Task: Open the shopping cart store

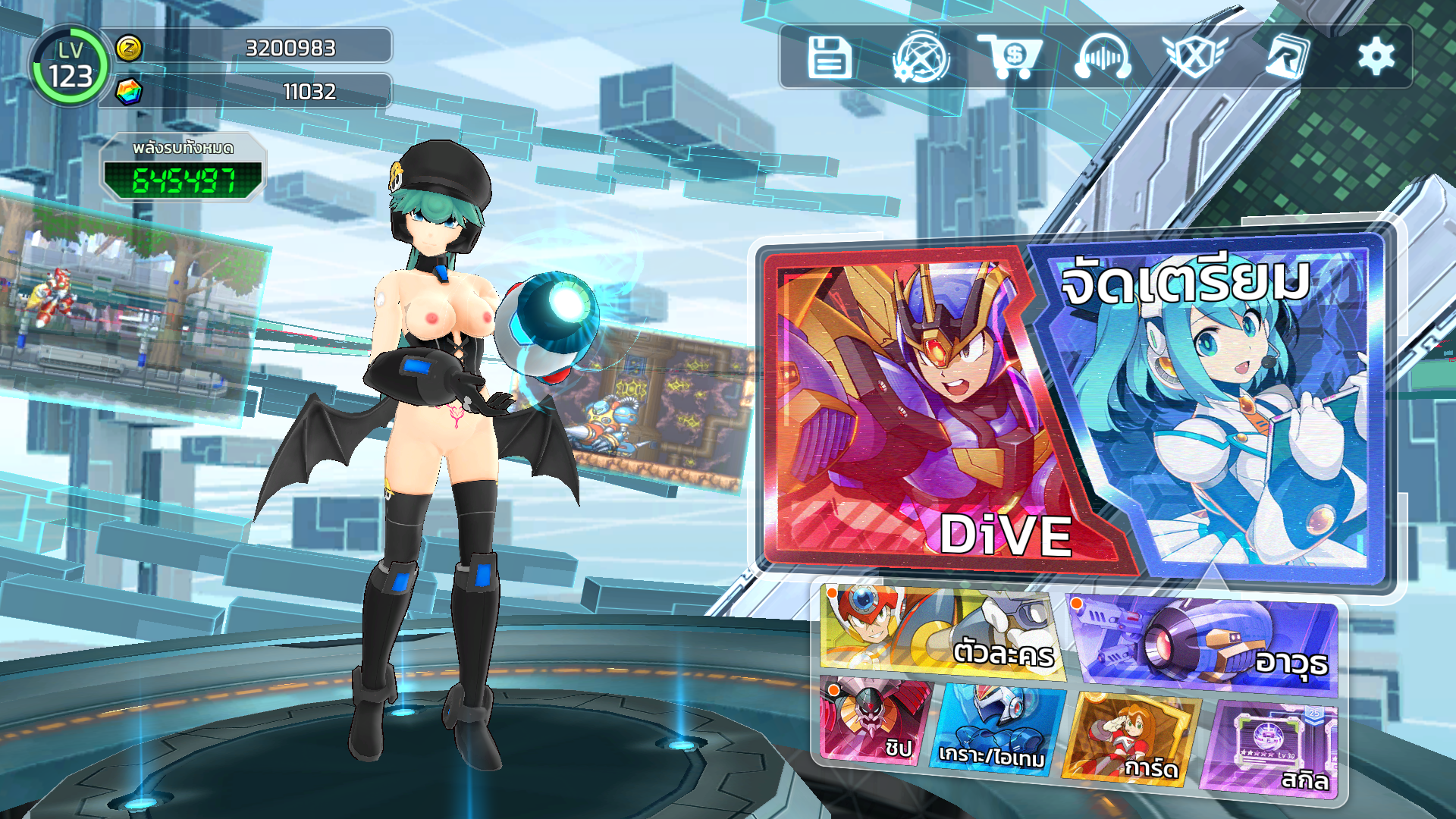Action: click(1011, 57)
